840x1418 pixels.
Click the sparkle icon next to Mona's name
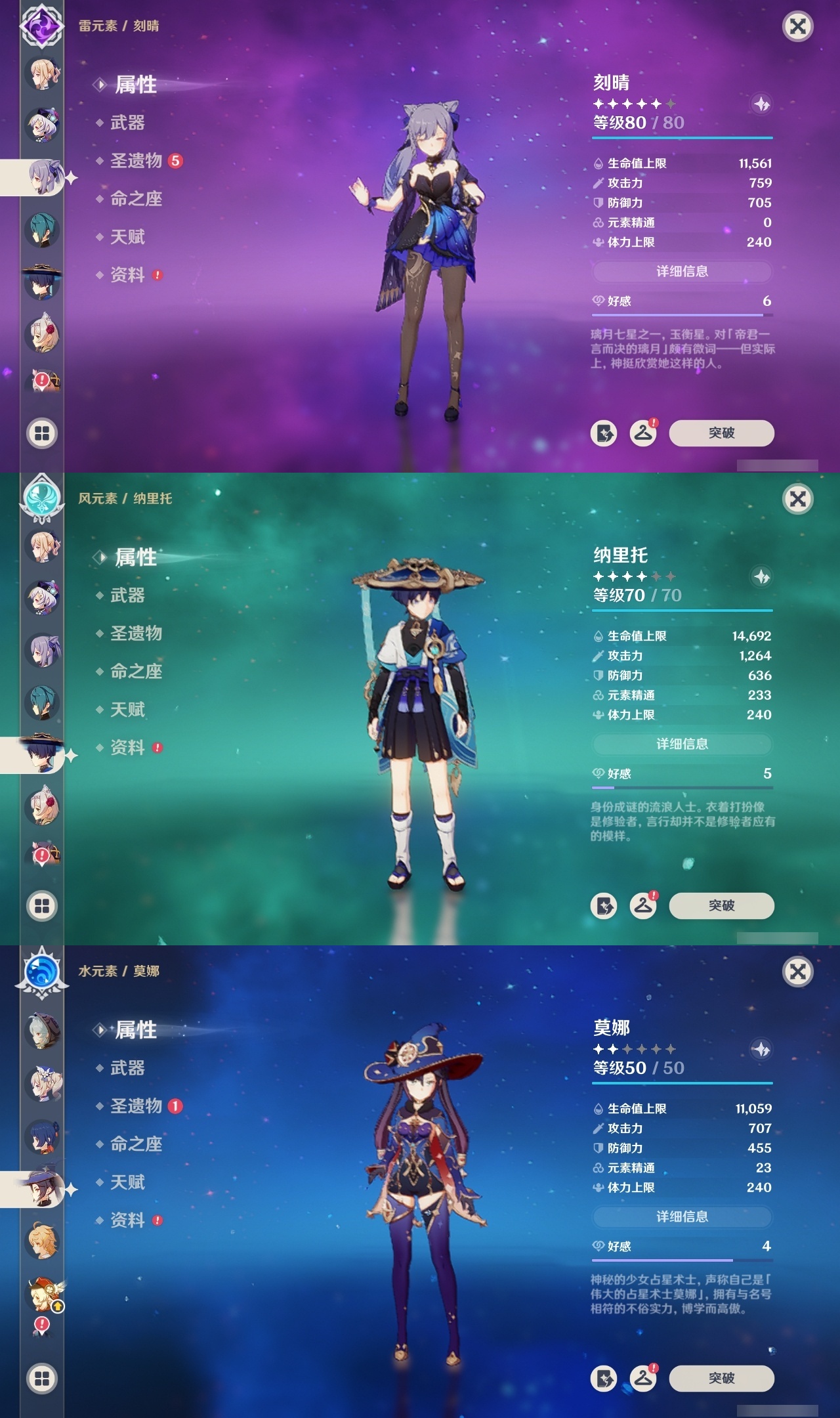[761, 1050]
